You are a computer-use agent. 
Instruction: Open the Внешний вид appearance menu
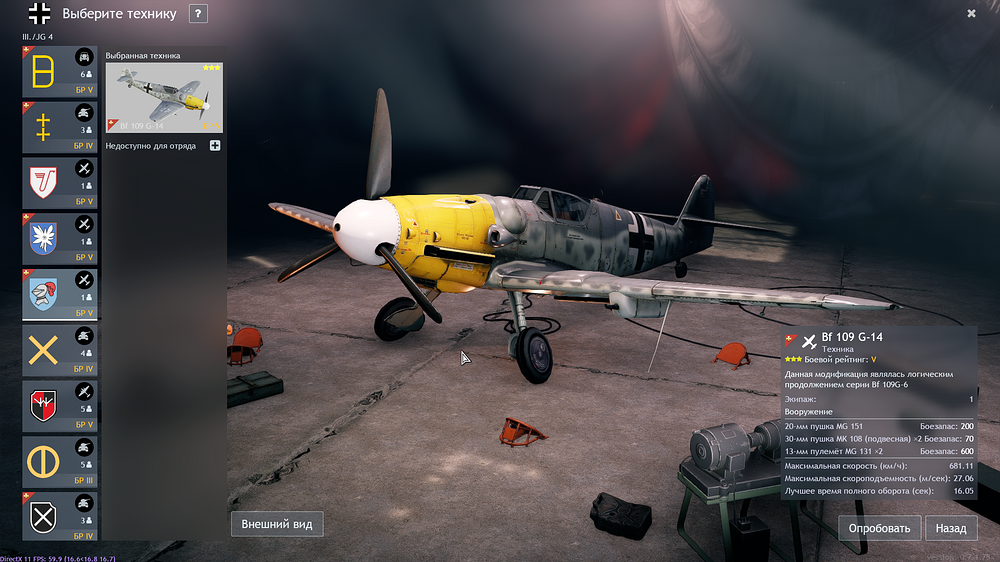click(x=277, y=524)
